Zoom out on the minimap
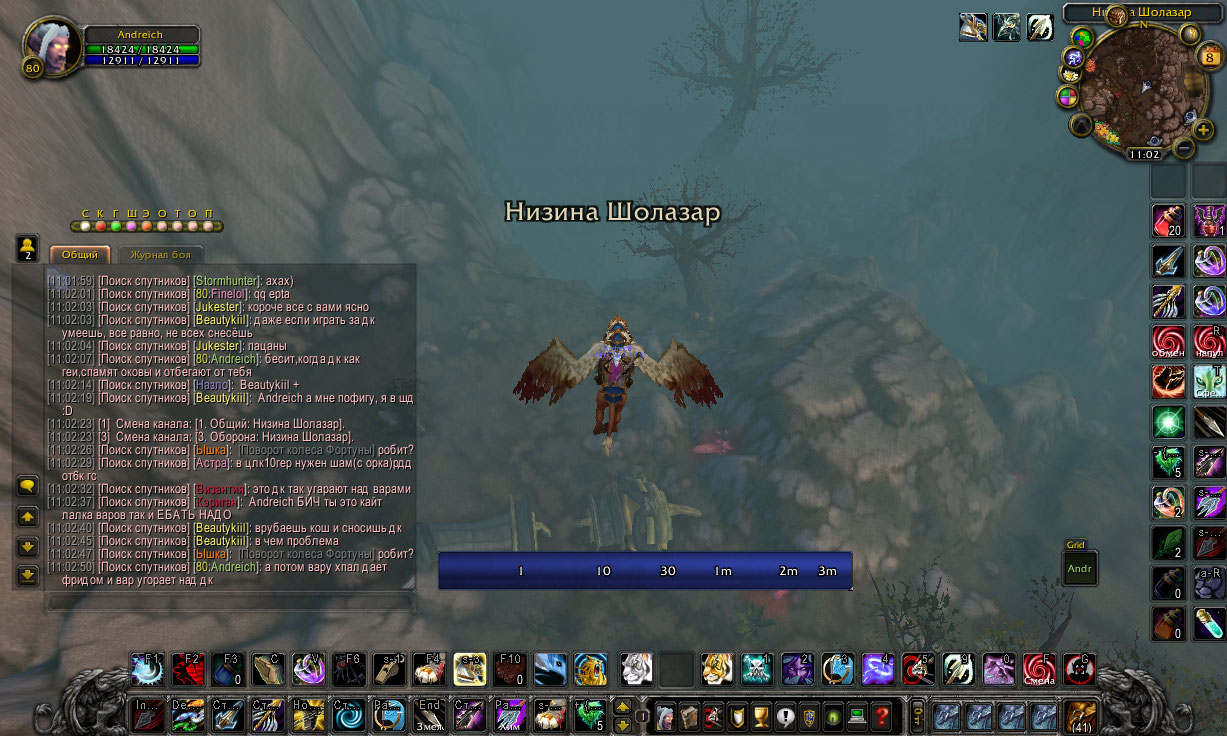This screenshot has width=1227, height=736. click(1183, 149)
